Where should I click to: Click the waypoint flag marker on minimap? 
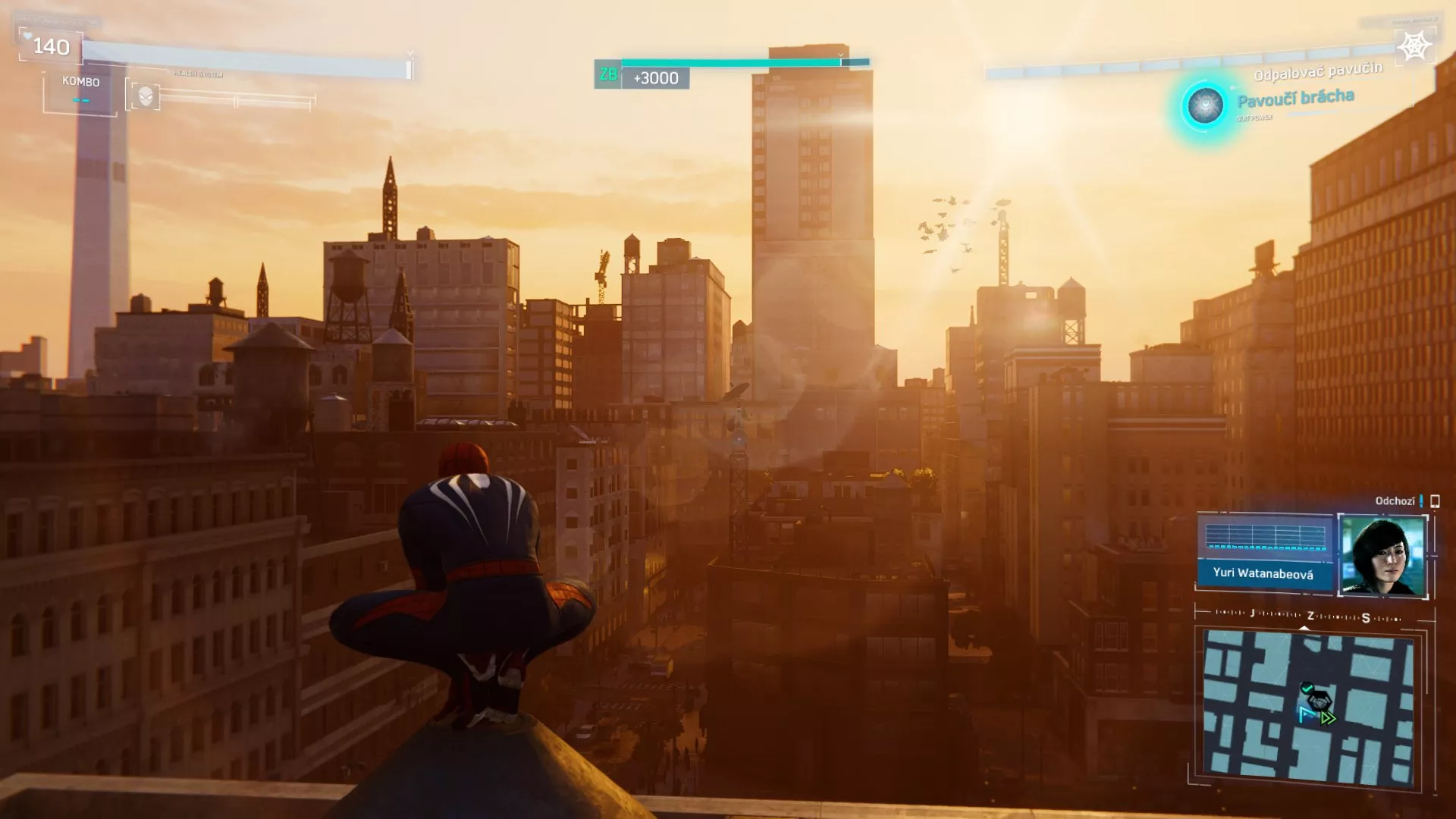click(x=1306, y=714)
